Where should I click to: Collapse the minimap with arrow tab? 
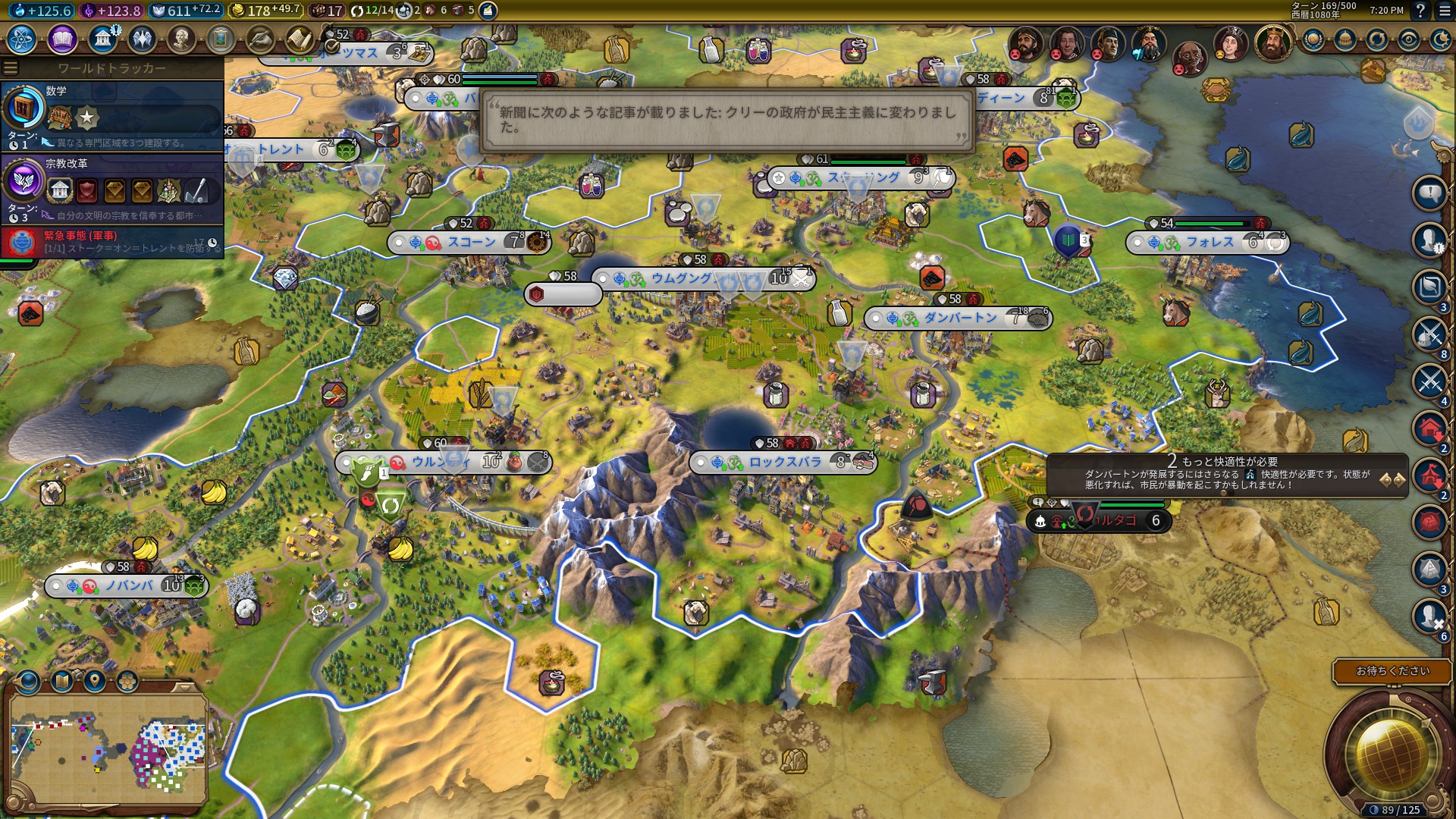coord(184,686)
